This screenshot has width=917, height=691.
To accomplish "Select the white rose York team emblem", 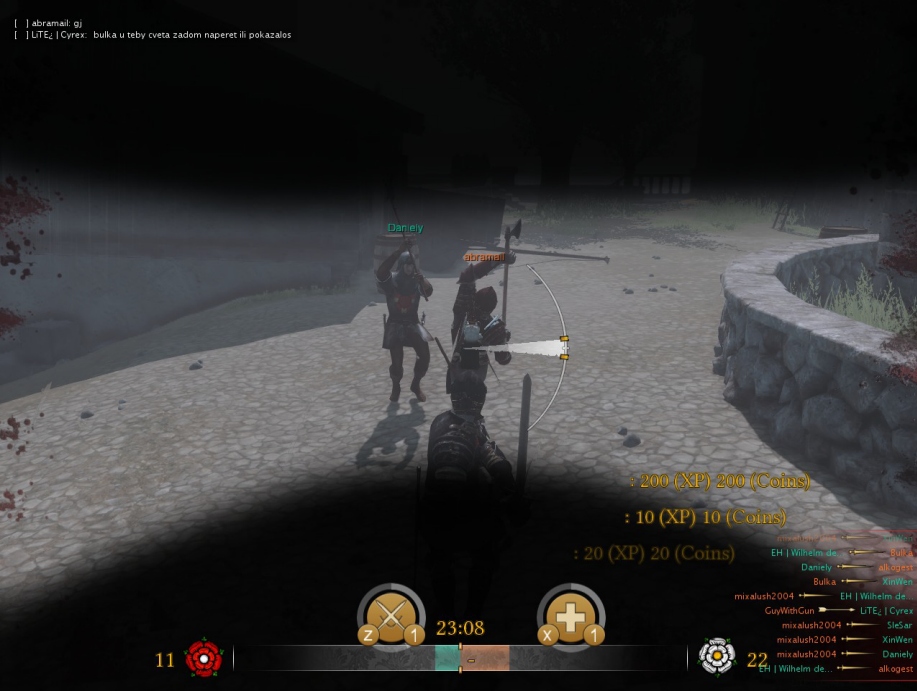I will [x=716, y=656].
